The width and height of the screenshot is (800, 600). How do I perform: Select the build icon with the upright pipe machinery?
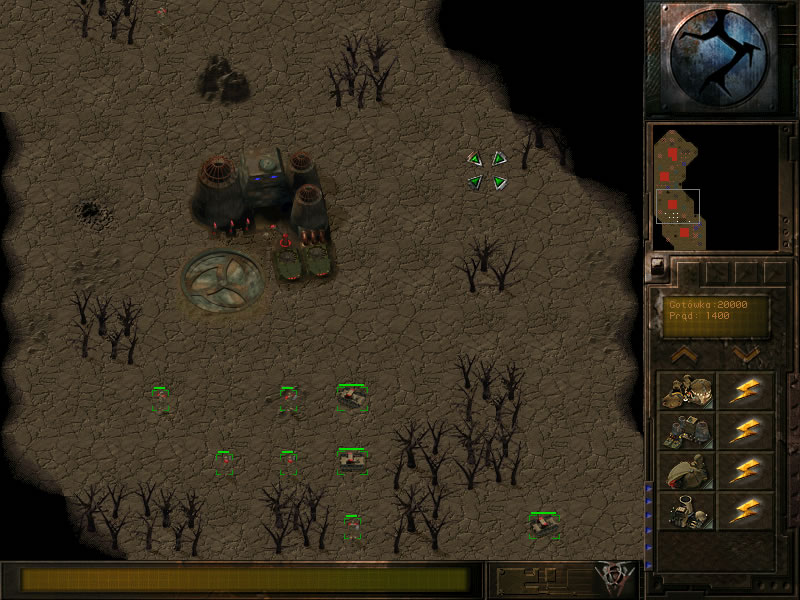click(x=686, y=511)
